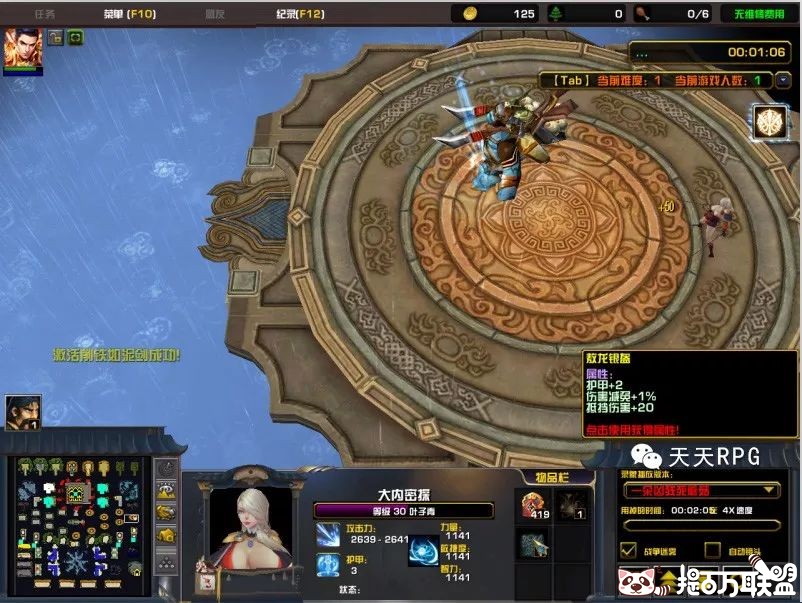Image resolution: width=802 pixels, height=603 pixels.
Task: Use the red item with 419 charges
Action: (x=534, y=506)
